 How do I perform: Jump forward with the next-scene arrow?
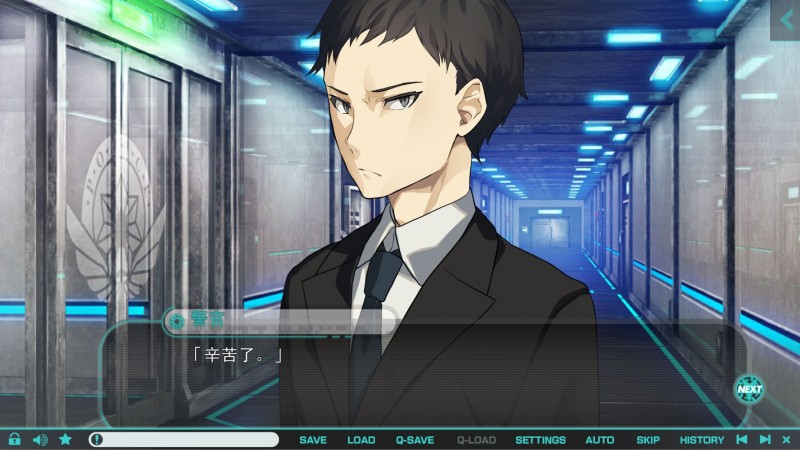click(765, 439)
